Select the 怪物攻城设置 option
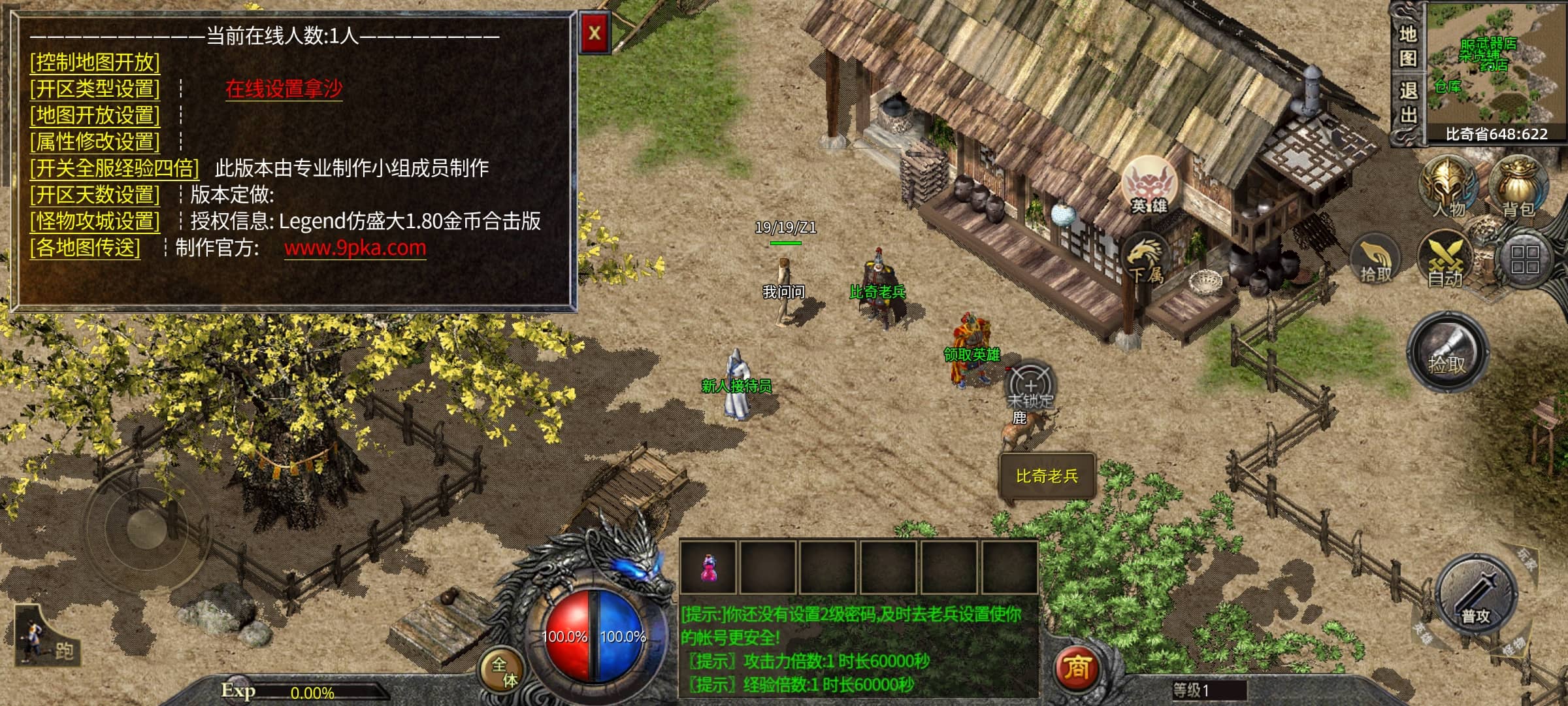The width and height of the screenshot is (1568, 706). point(95,221)
